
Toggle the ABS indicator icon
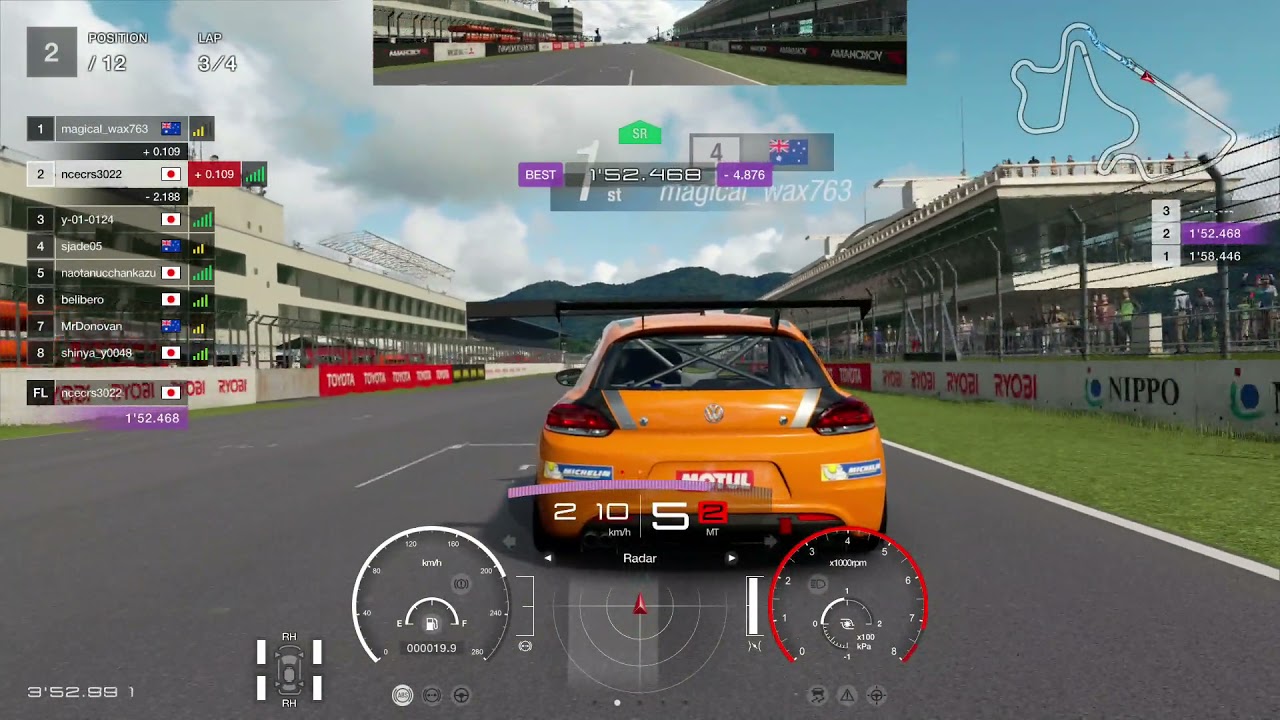tap(402, 695)
